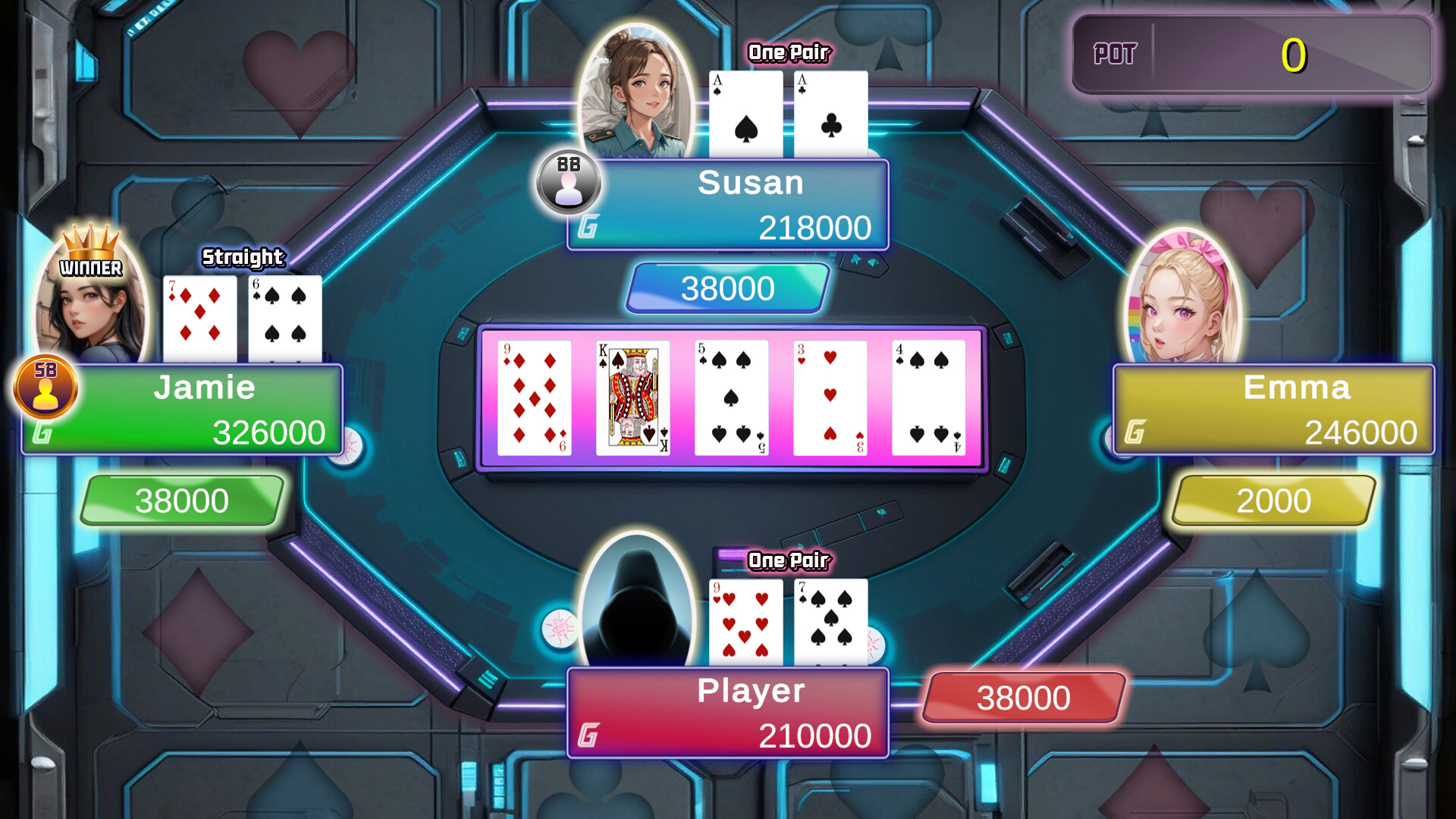The image size is (1456, 819).
Task: Click the G icon on Jamie's name plate
Action: pos(43,432)
